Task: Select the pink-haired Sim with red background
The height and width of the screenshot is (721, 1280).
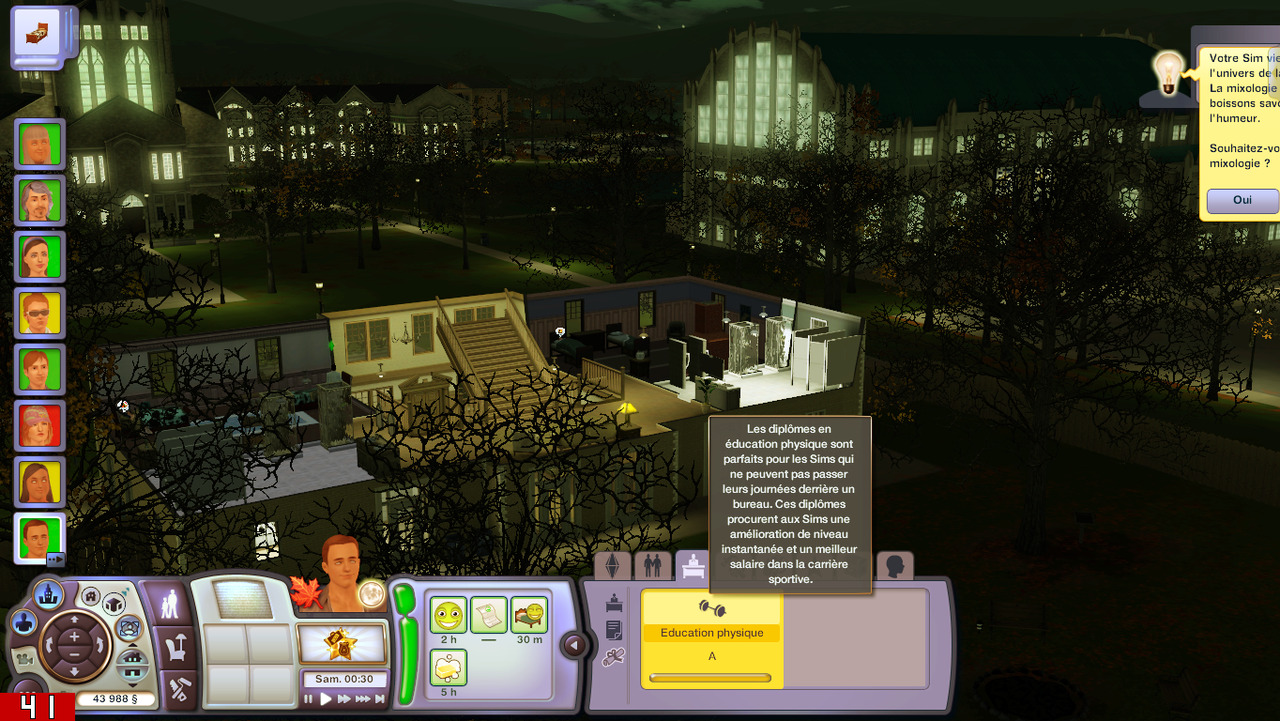Action: point(40,425)
